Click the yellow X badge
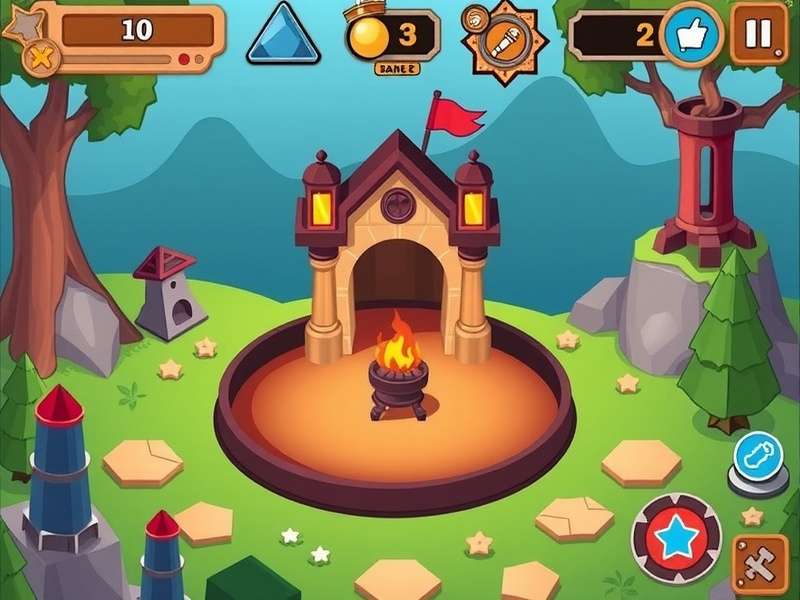The image size is (800, 600). (x=41, y=58)
